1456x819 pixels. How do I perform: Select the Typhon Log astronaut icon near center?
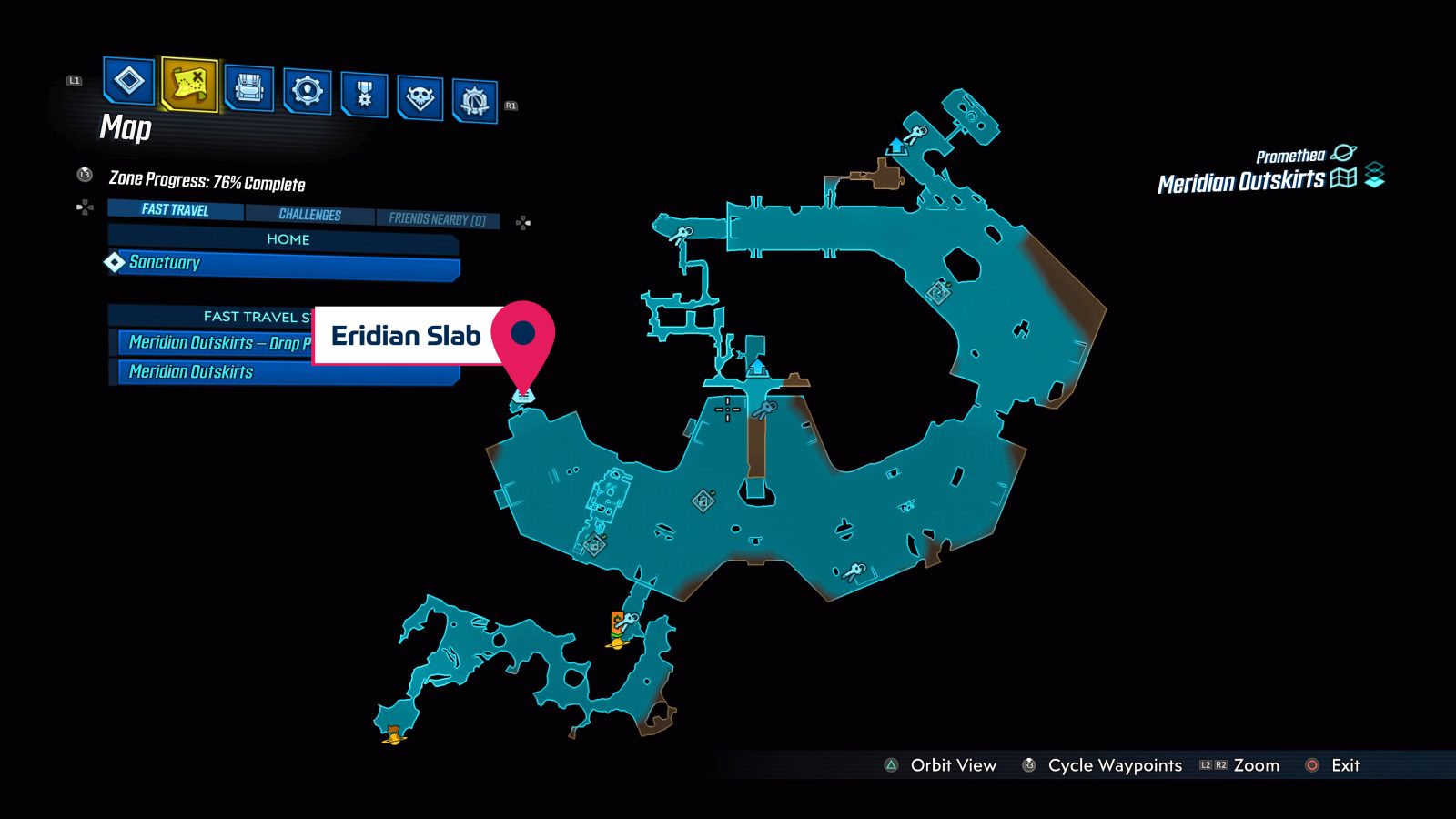765,409
